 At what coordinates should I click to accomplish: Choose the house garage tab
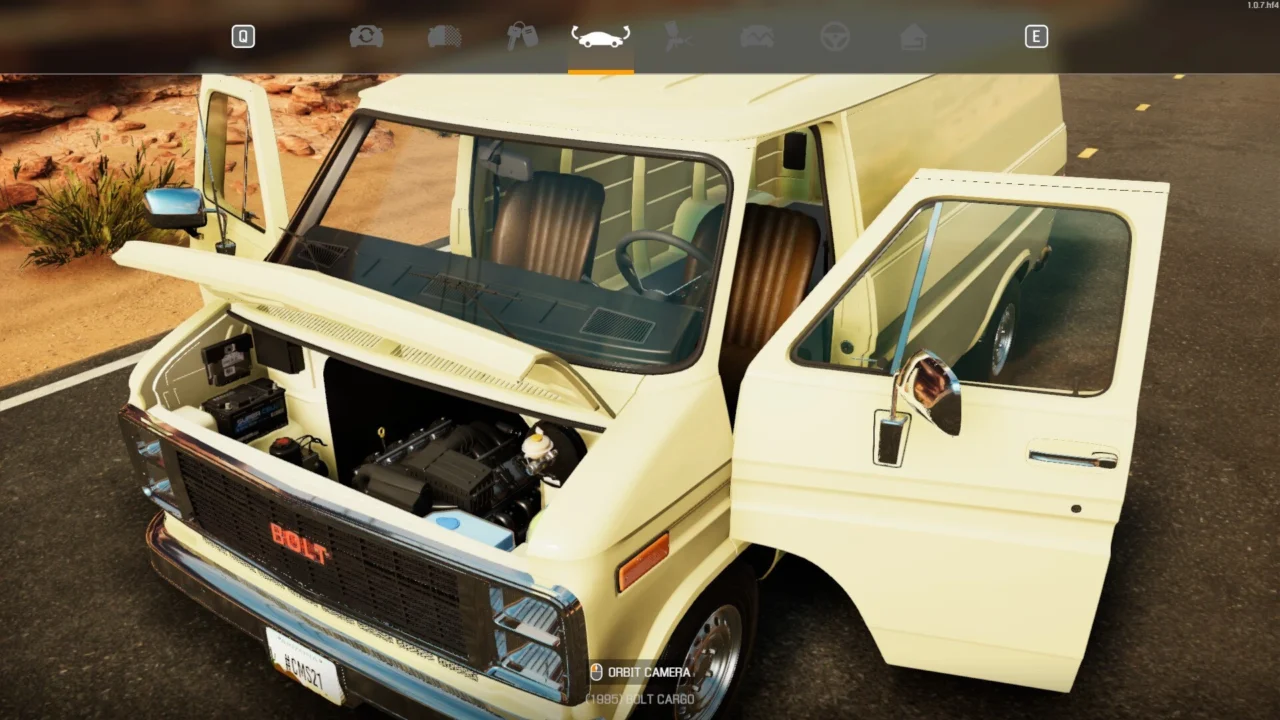[x=912, y=37]
